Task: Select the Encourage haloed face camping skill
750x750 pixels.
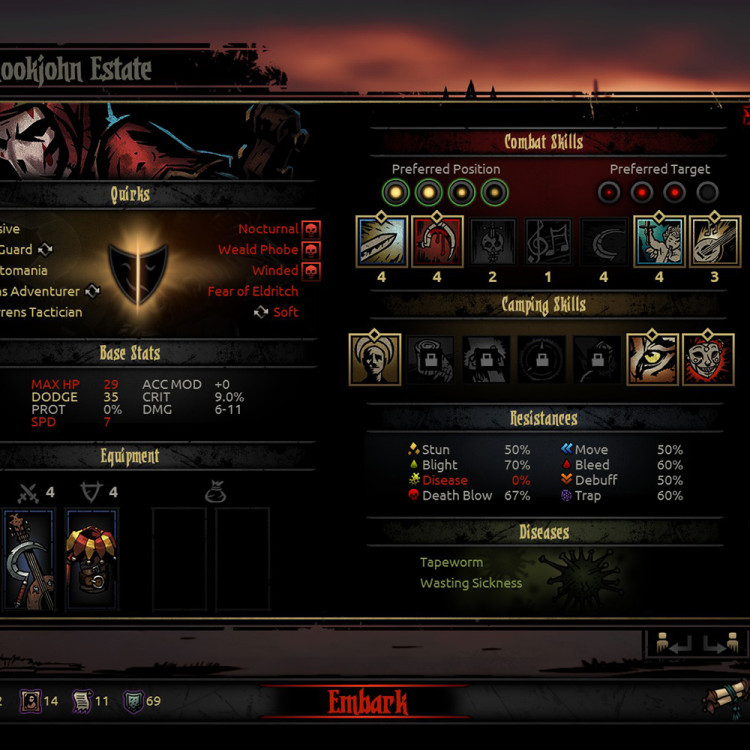Action: click(375, 360)
